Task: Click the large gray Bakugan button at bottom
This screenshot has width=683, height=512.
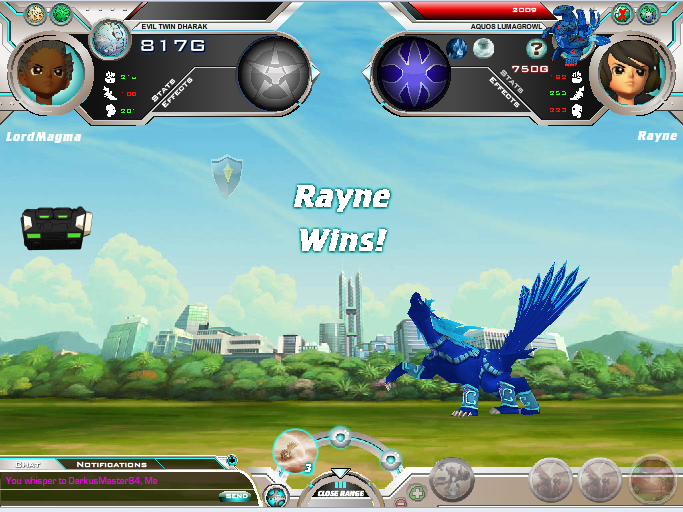Action: coord(452,481)
